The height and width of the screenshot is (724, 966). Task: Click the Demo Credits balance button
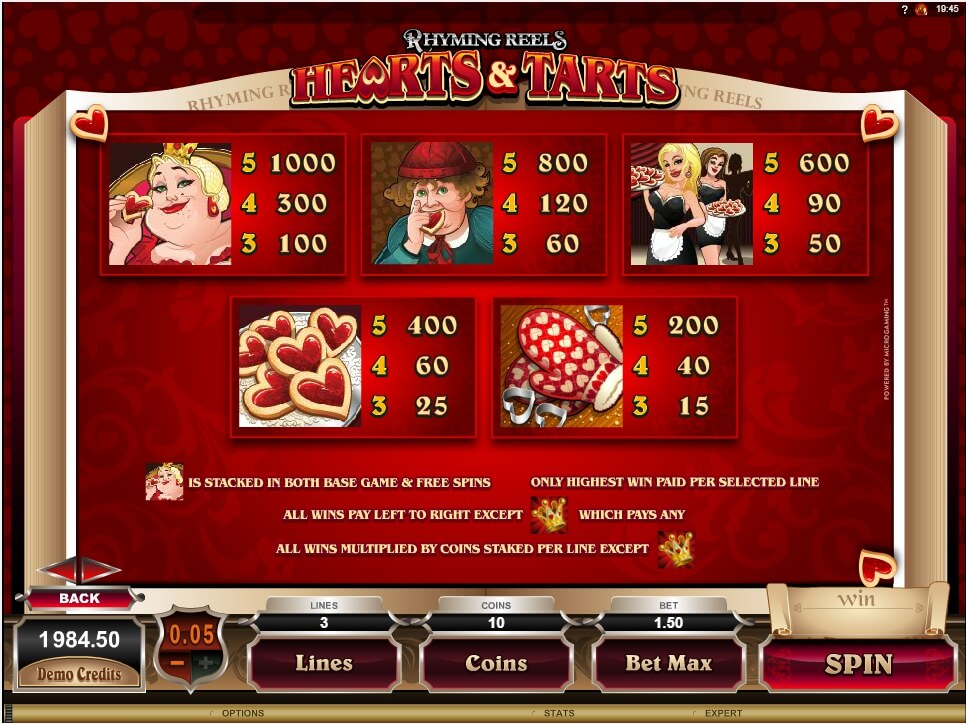point(80,673)
